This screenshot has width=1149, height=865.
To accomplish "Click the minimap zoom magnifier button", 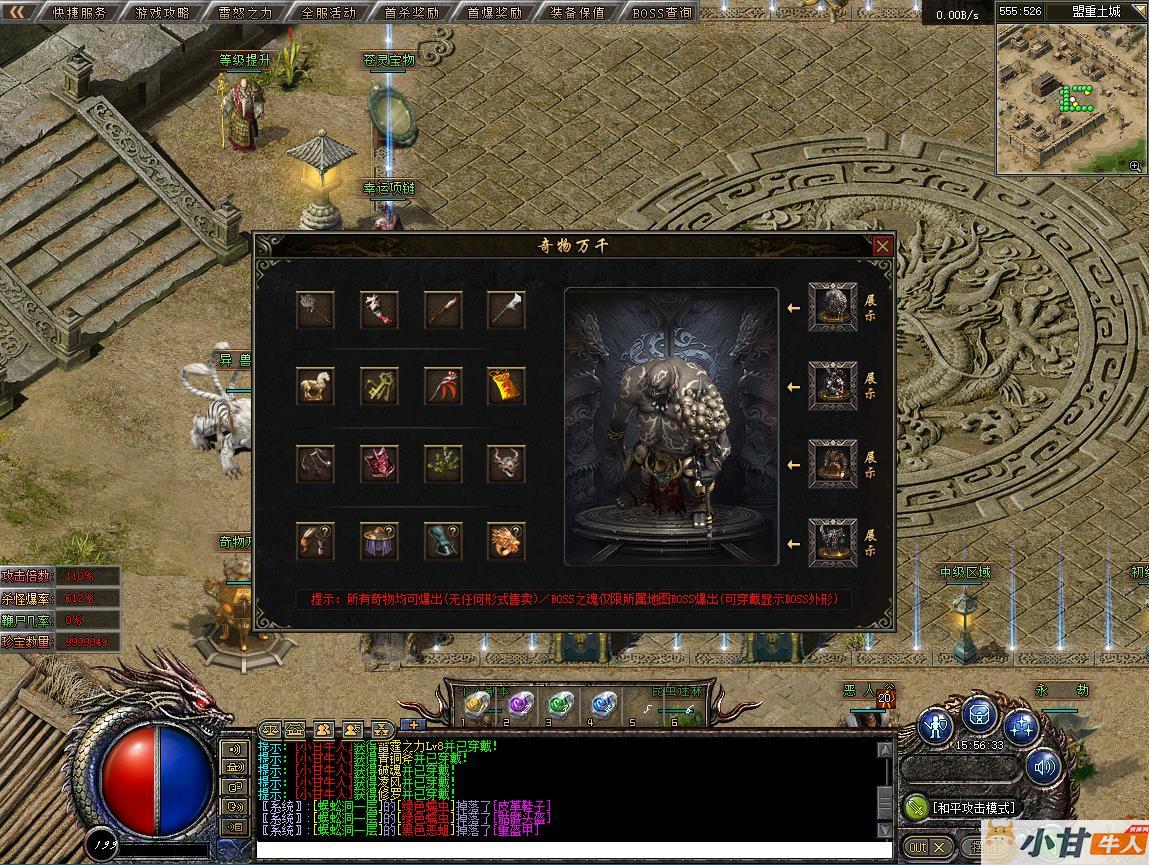I will point(1135,166).
